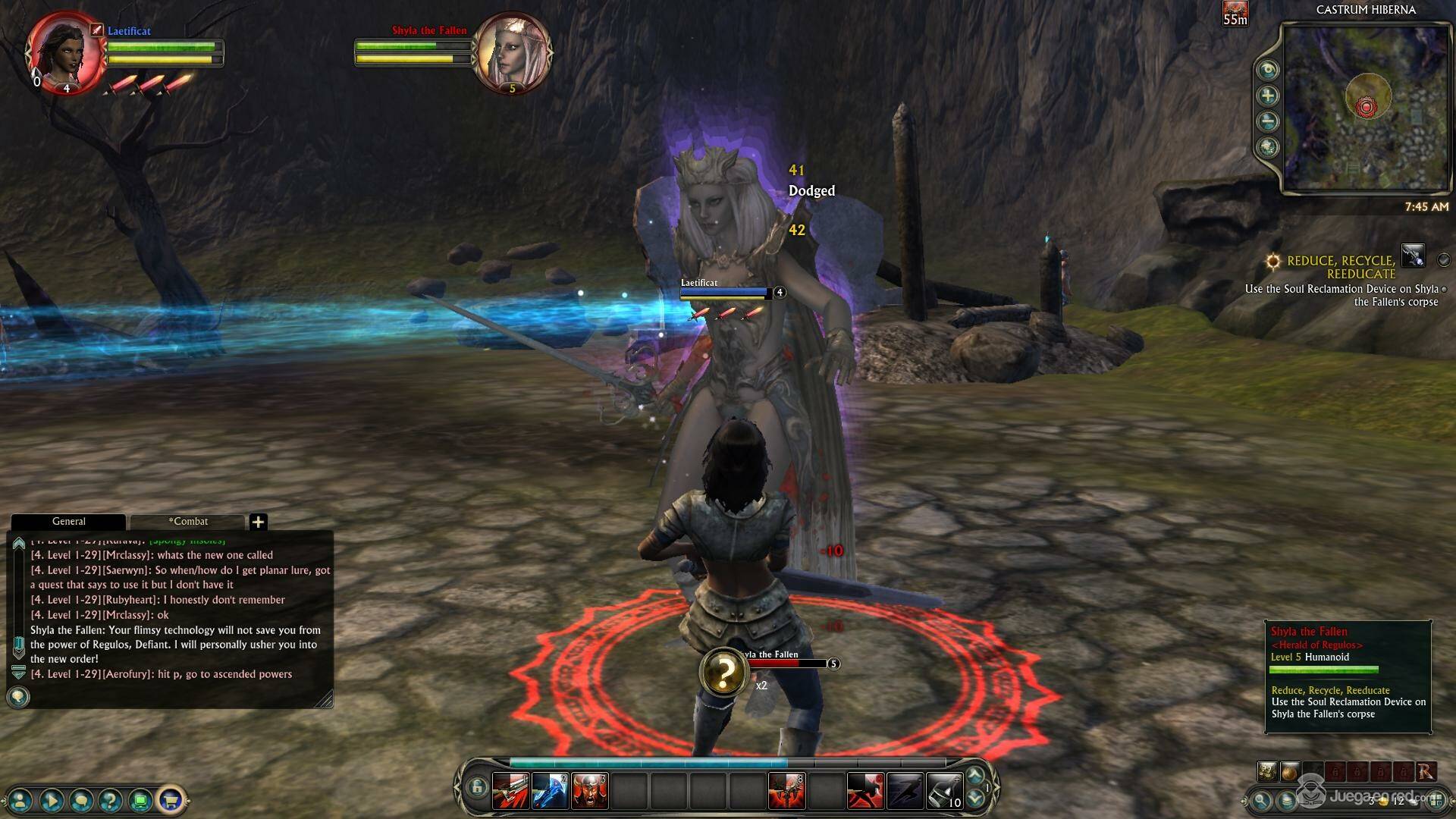
Task: Open the Combat chat tab
Action: 187,522
